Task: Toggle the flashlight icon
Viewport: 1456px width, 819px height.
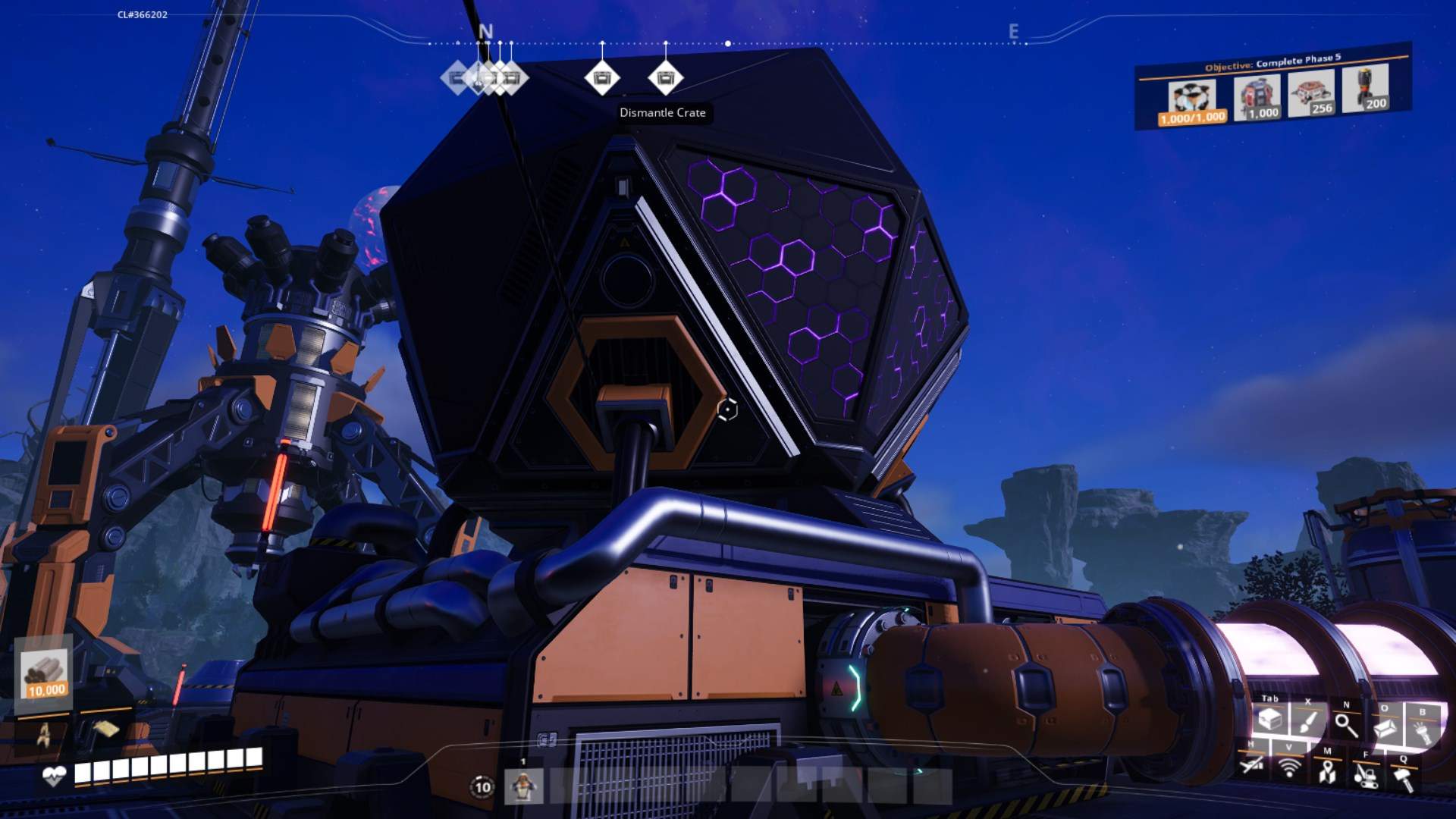Action: pos(1423,731)
